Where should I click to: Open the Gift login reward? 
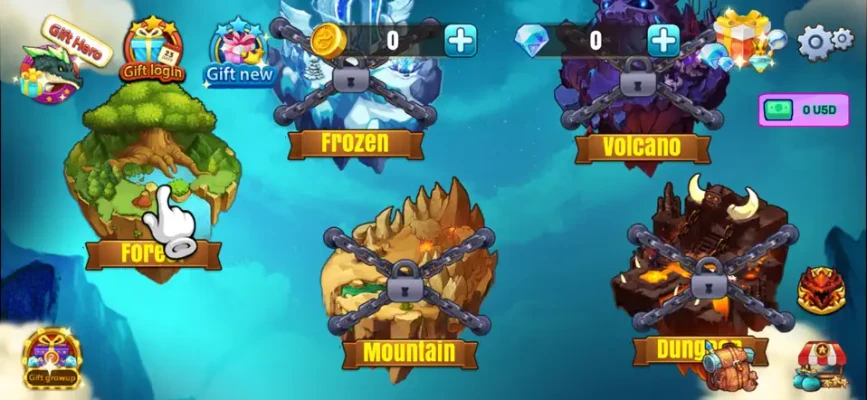click(153, 50)
